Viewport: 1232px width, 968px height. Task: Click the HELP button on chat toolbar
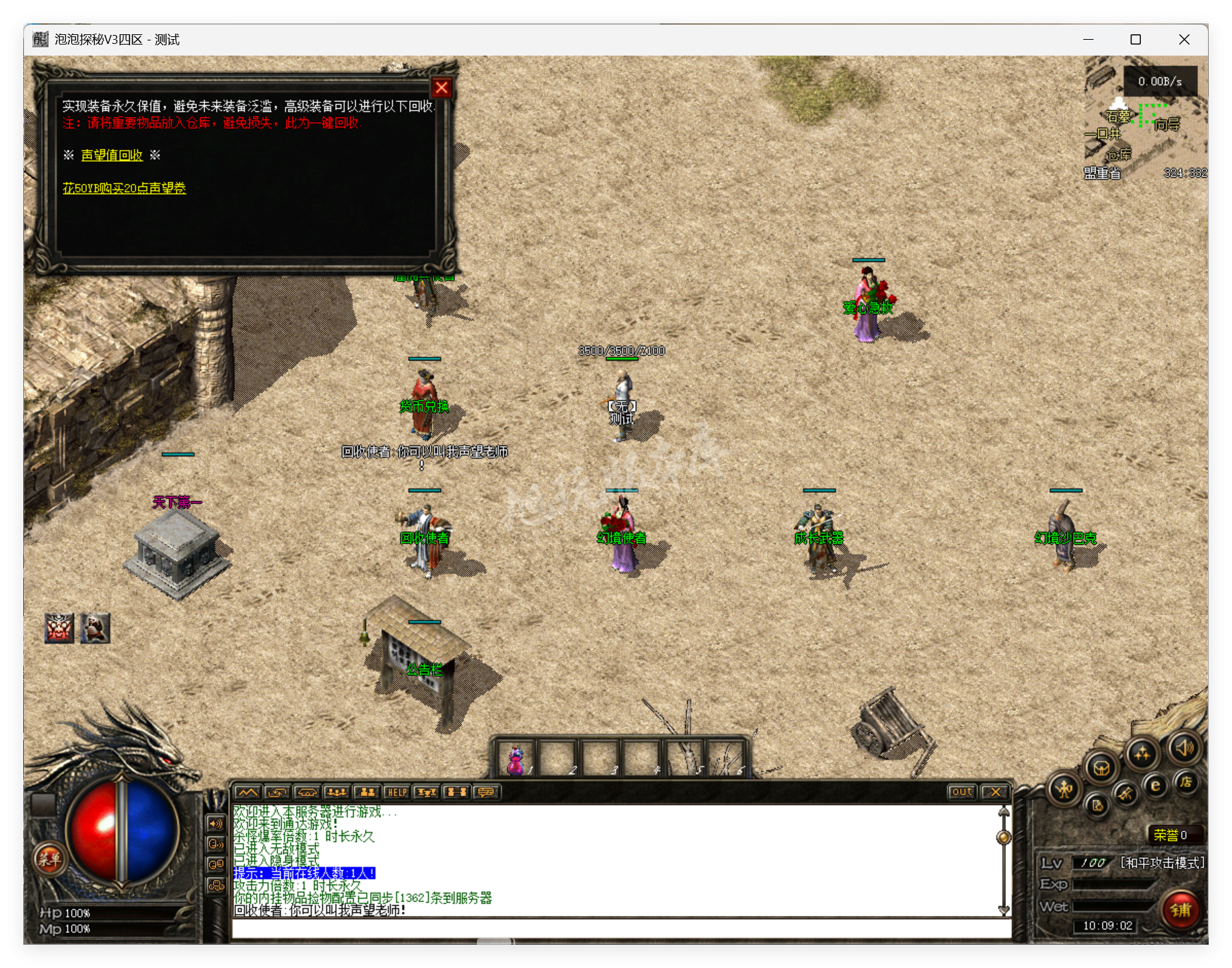pos(397,792)
